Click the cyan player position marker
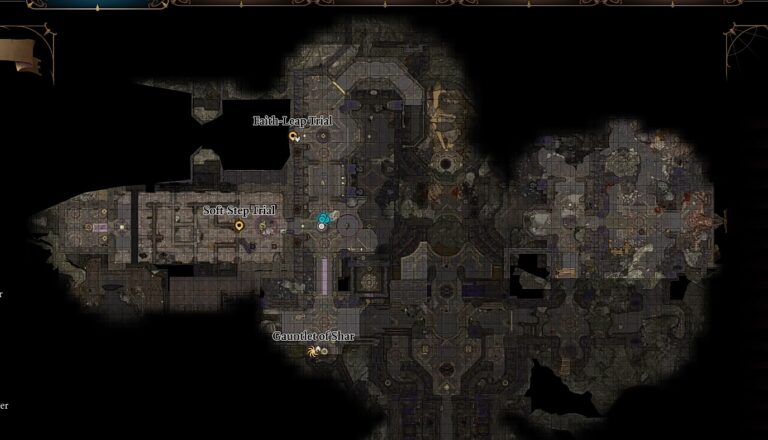 323,217
